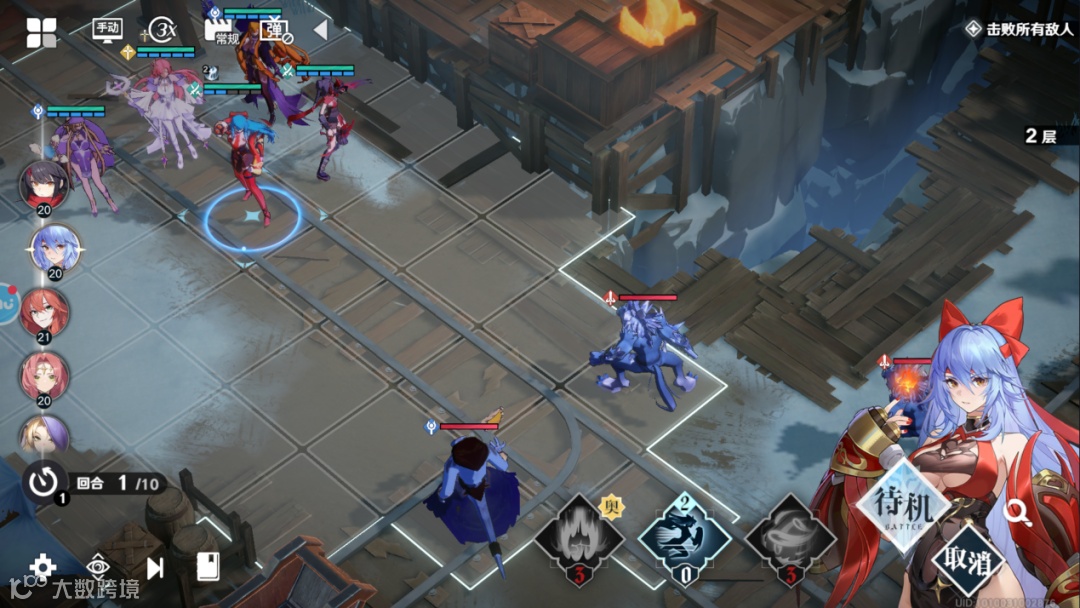The width and height of the screenshot is (1080, 608).
Task: Click the turn rewind clock button
Action: click(45, 482)
